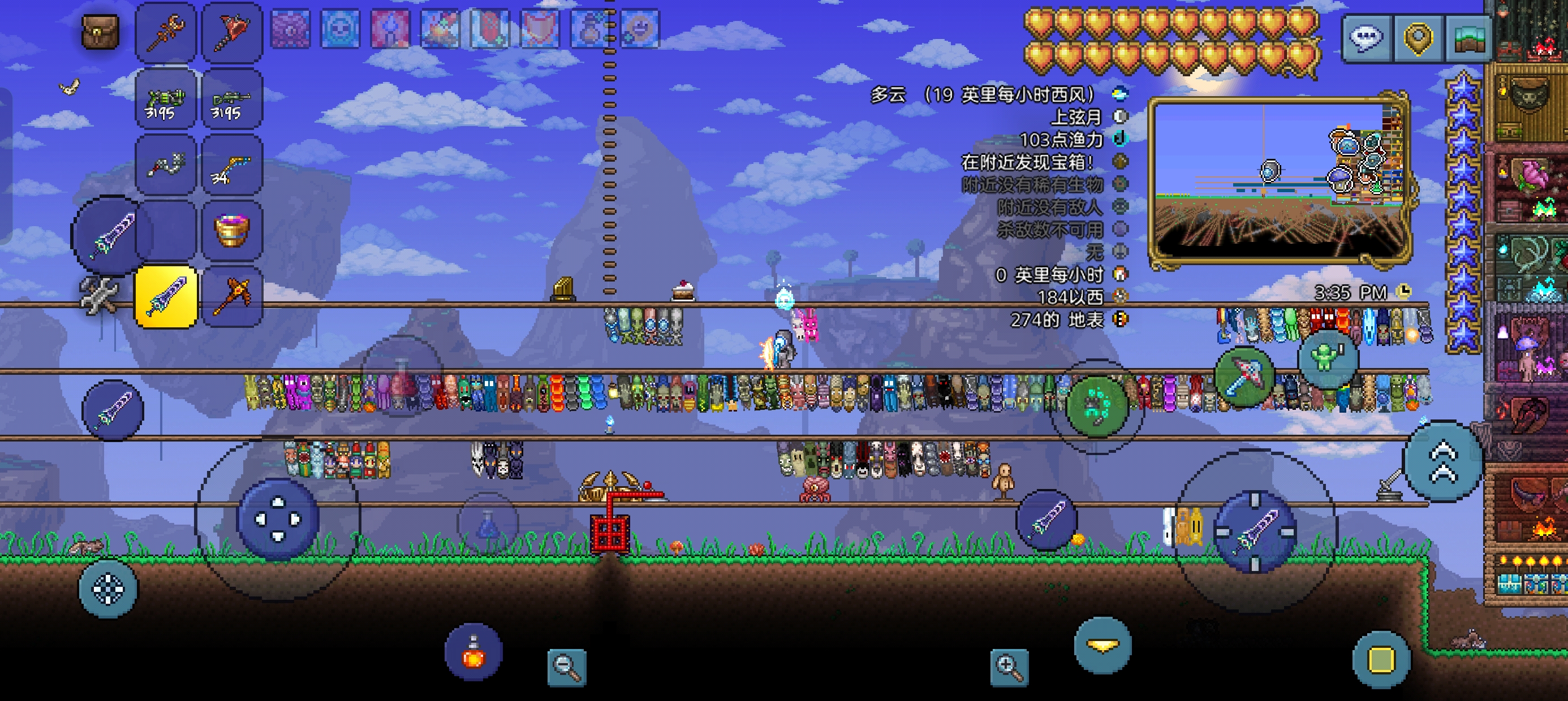Open the chat speech bubble
1568x701 pixels.
[1367, 38]
